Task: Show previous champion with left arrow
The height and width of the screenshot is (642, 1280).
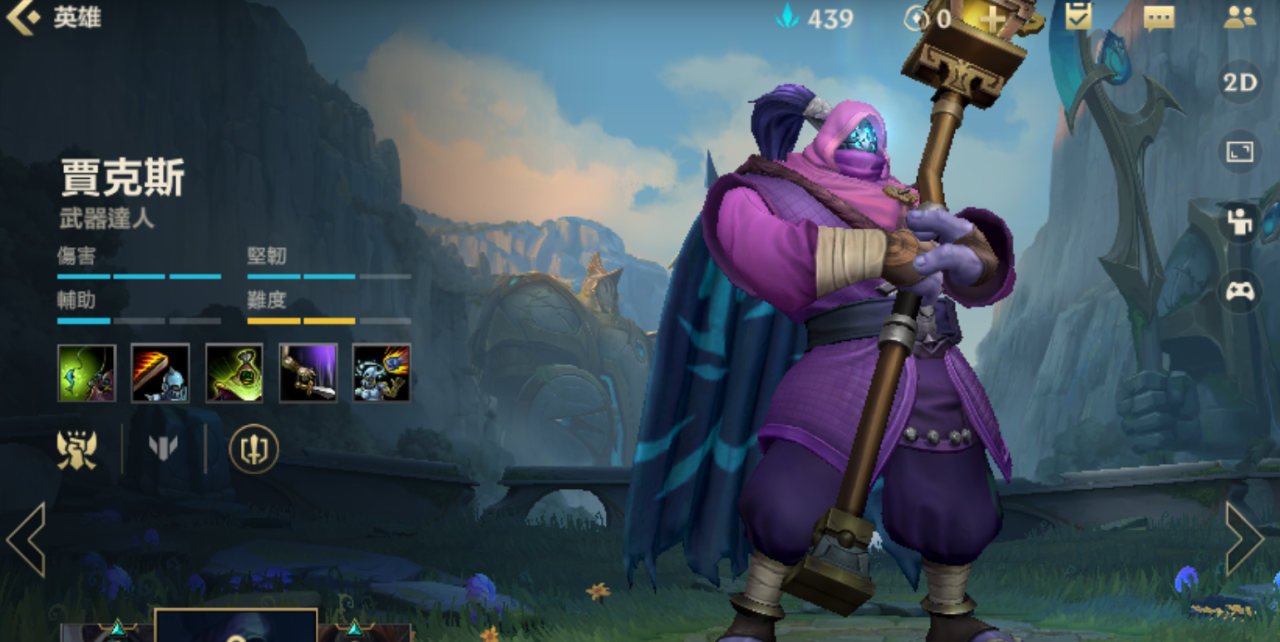Action: pos(26,539)
